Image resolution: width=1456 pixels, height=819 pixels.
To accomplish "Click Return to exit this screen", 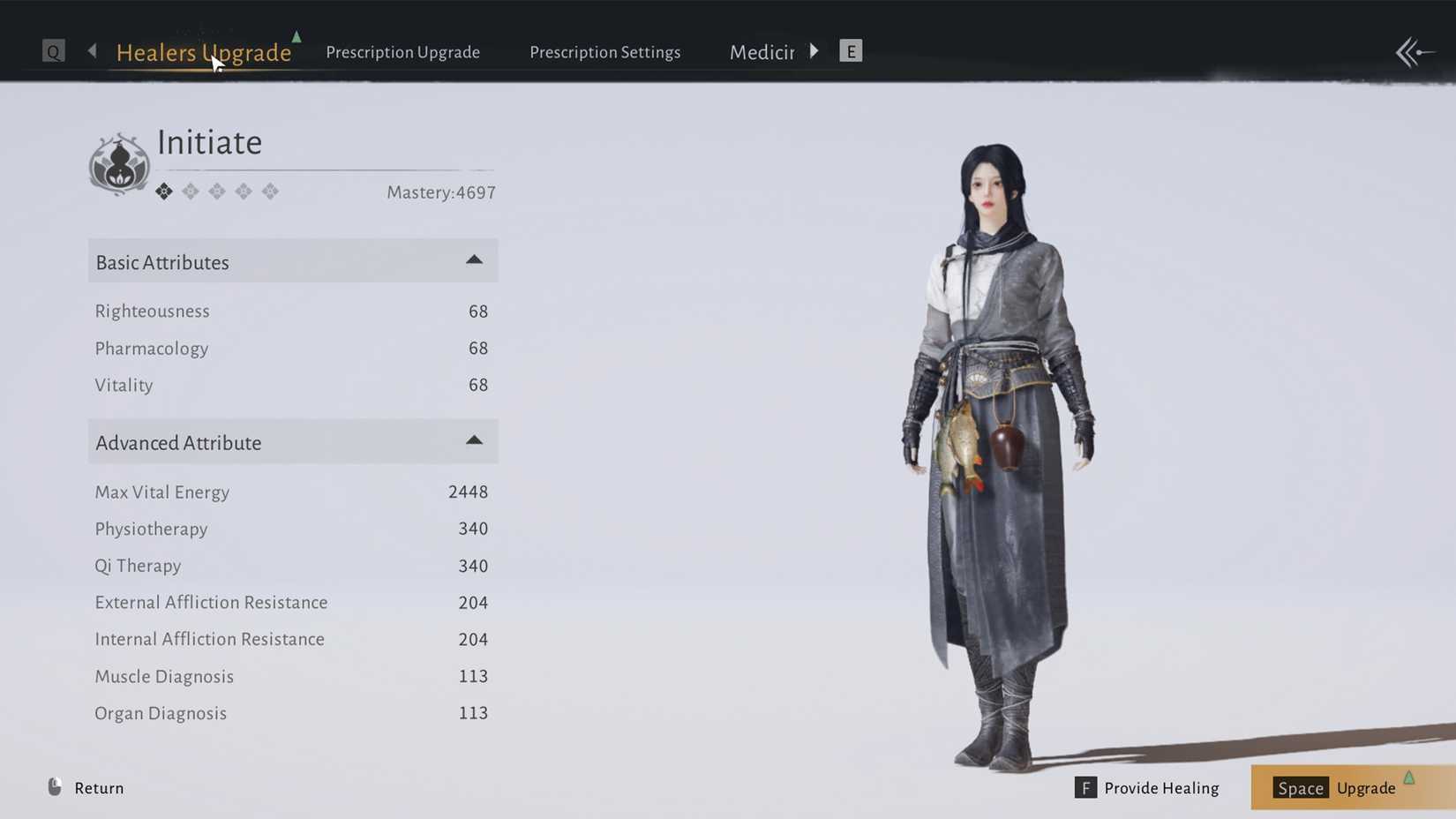I will pyautogui.click(x=99, y=787).
